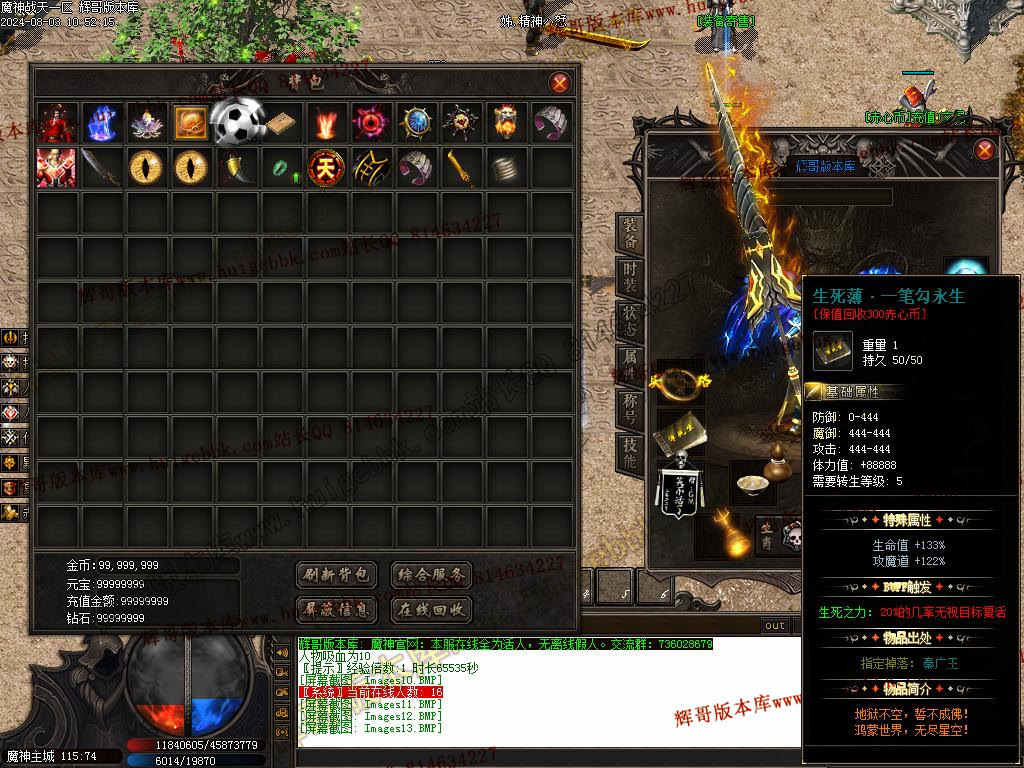This screenshot has width=1024, height=768.
Task: Click the 刷新背包 refresh bag button
Action: click(337, 575)
